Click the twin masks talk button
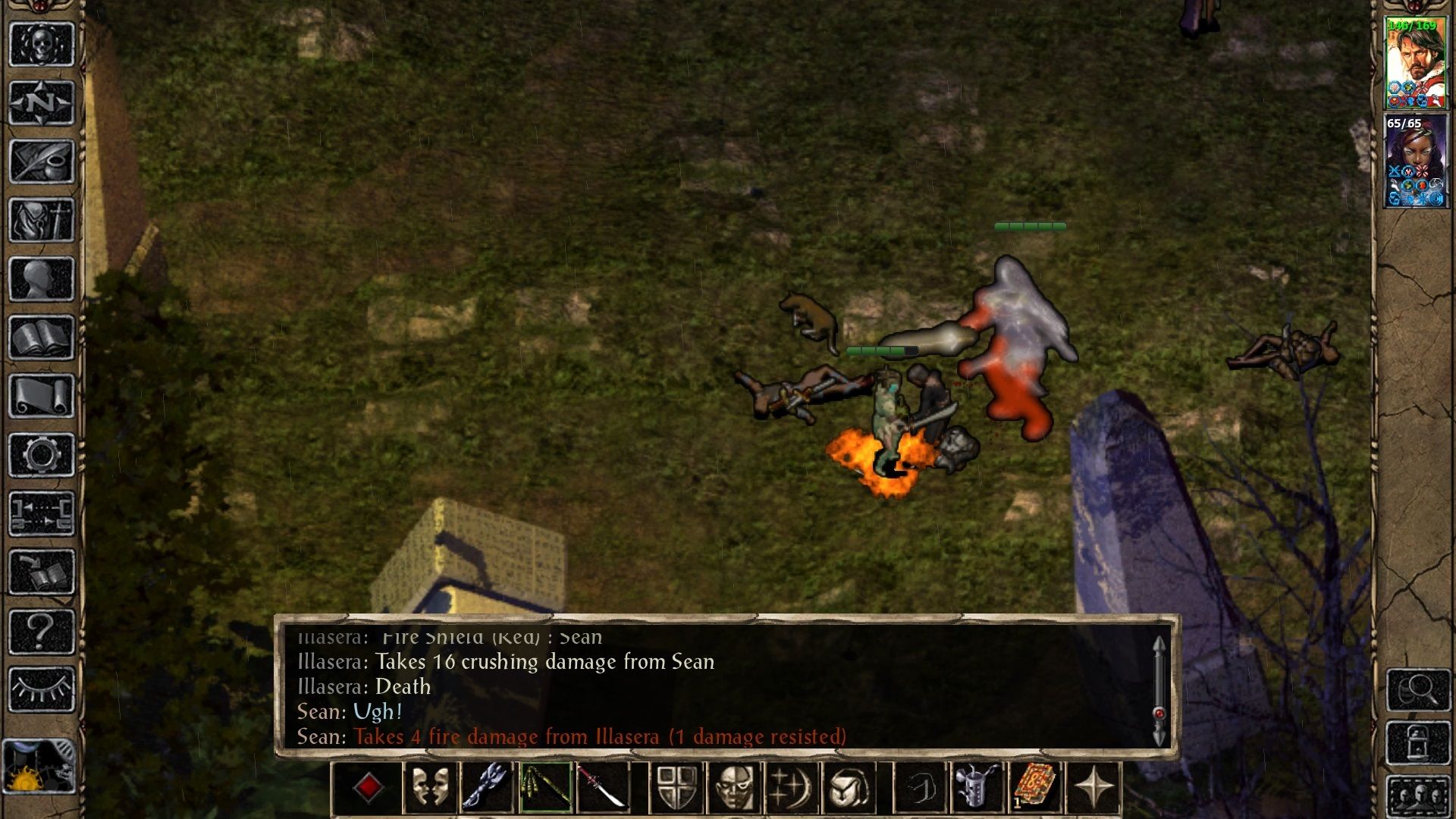 coord(430,787)
